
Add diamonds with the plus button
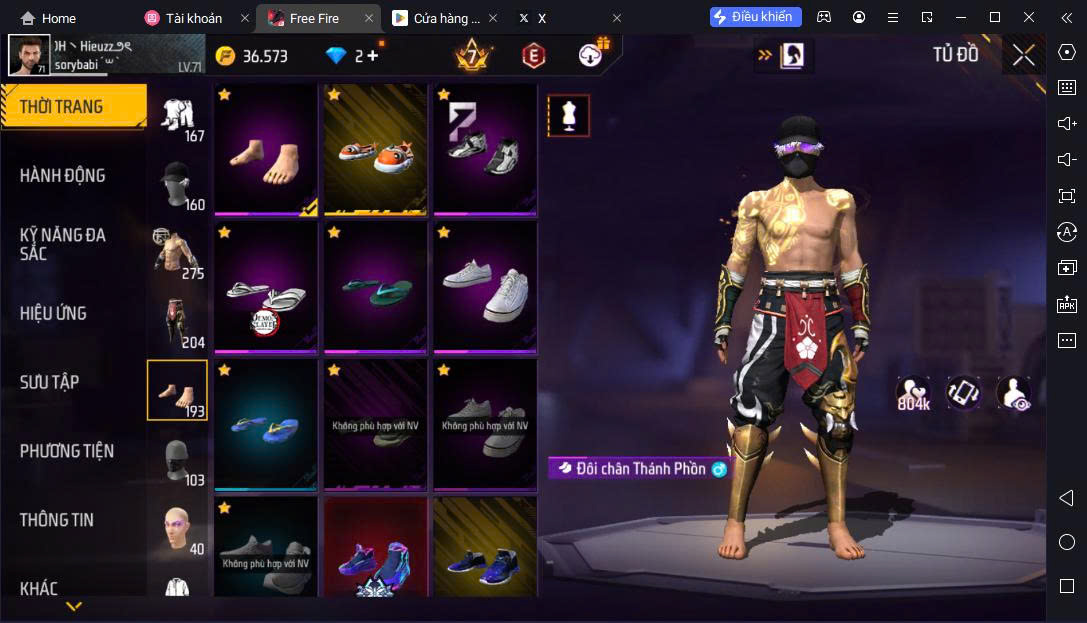[373, 56]
